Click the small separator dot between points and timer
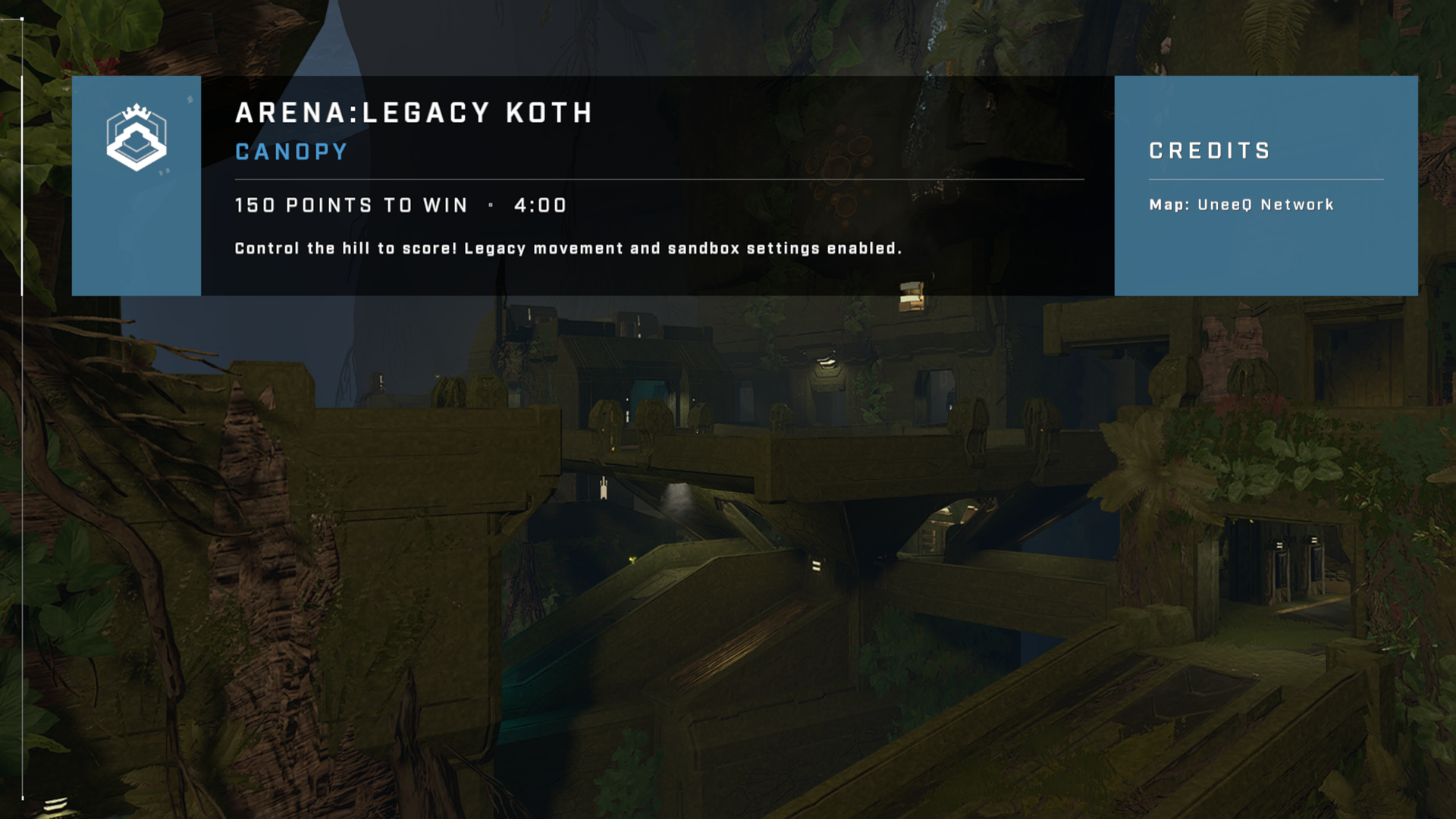The image size is (1456, 819). 491,205
